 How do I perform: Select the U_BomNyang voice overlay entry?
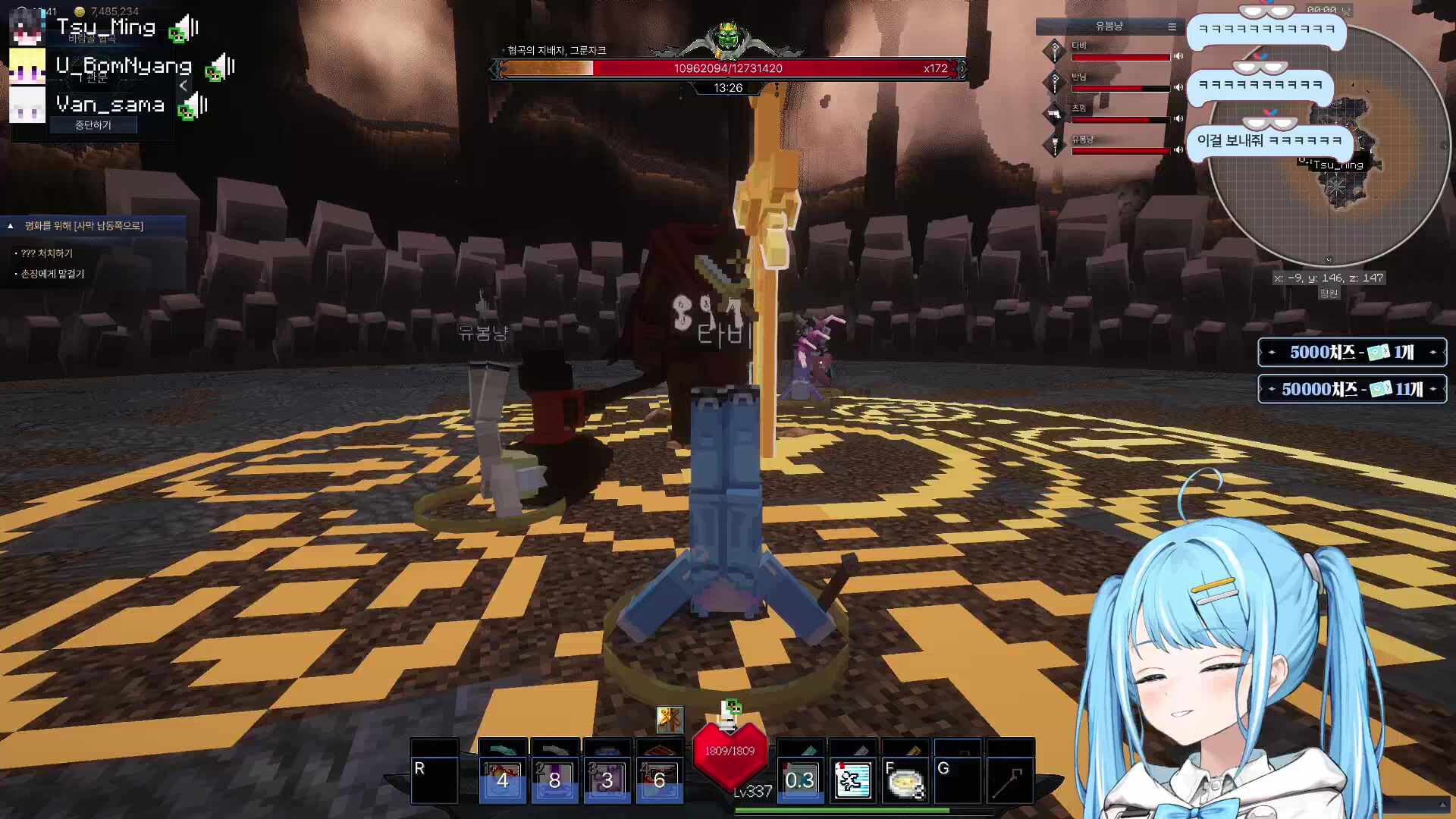coord(124,67)
